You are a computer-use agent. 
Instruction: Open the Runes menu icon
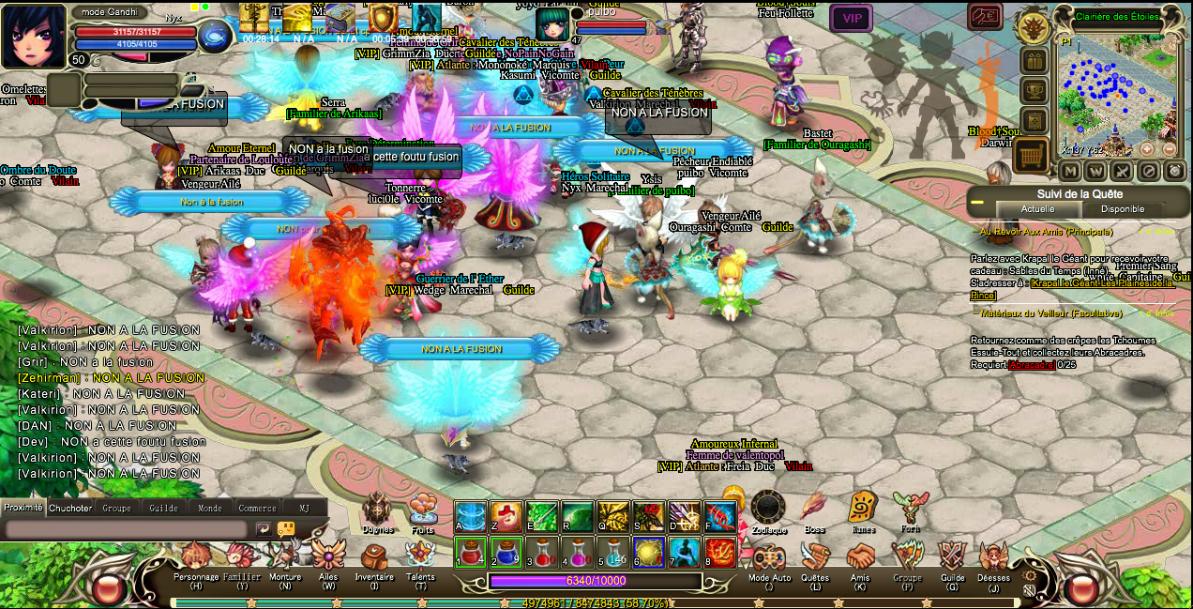coord(862,509)
